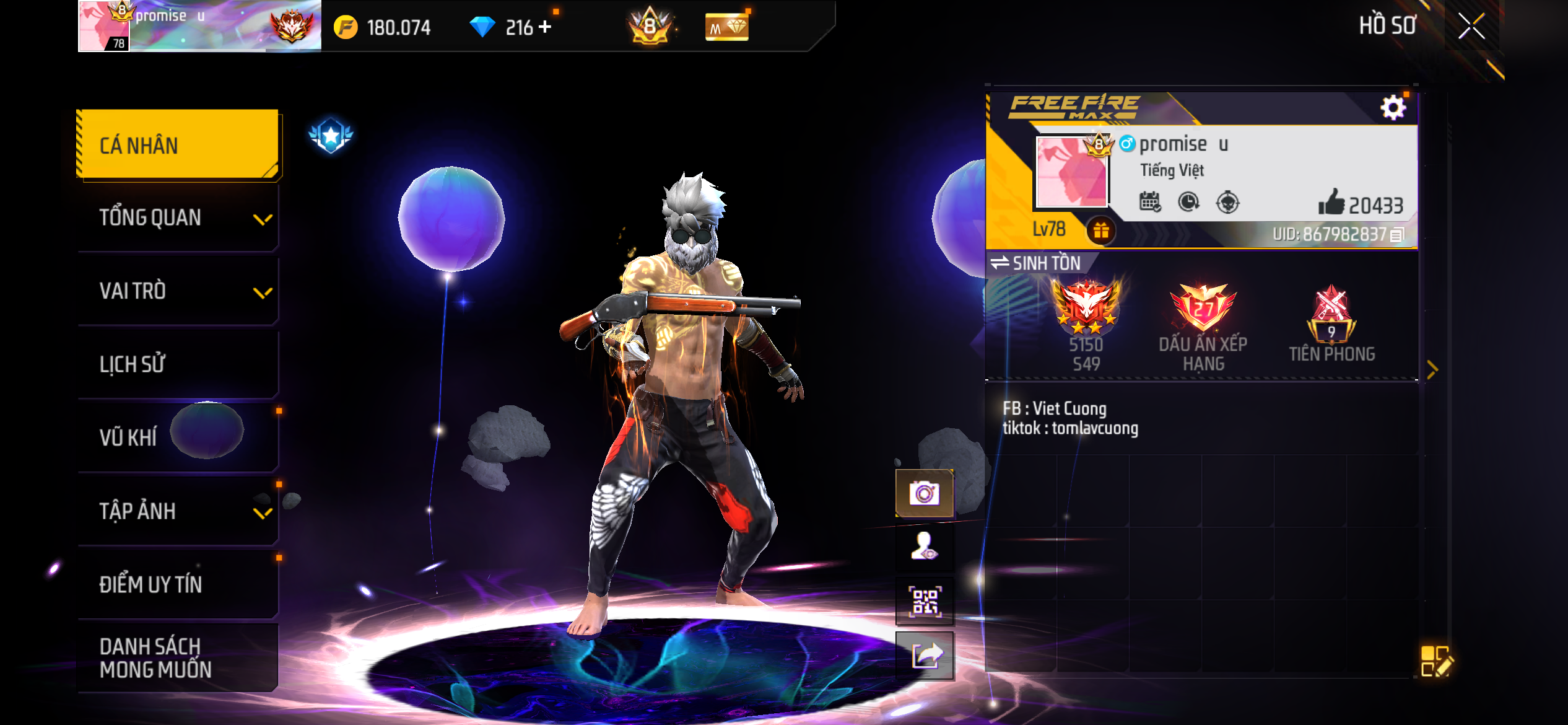Image resolution: width=1568 pixels, height=725 pixels.
Task: Switch to the LỊCH SỬ tab
Action: (178, 364)
